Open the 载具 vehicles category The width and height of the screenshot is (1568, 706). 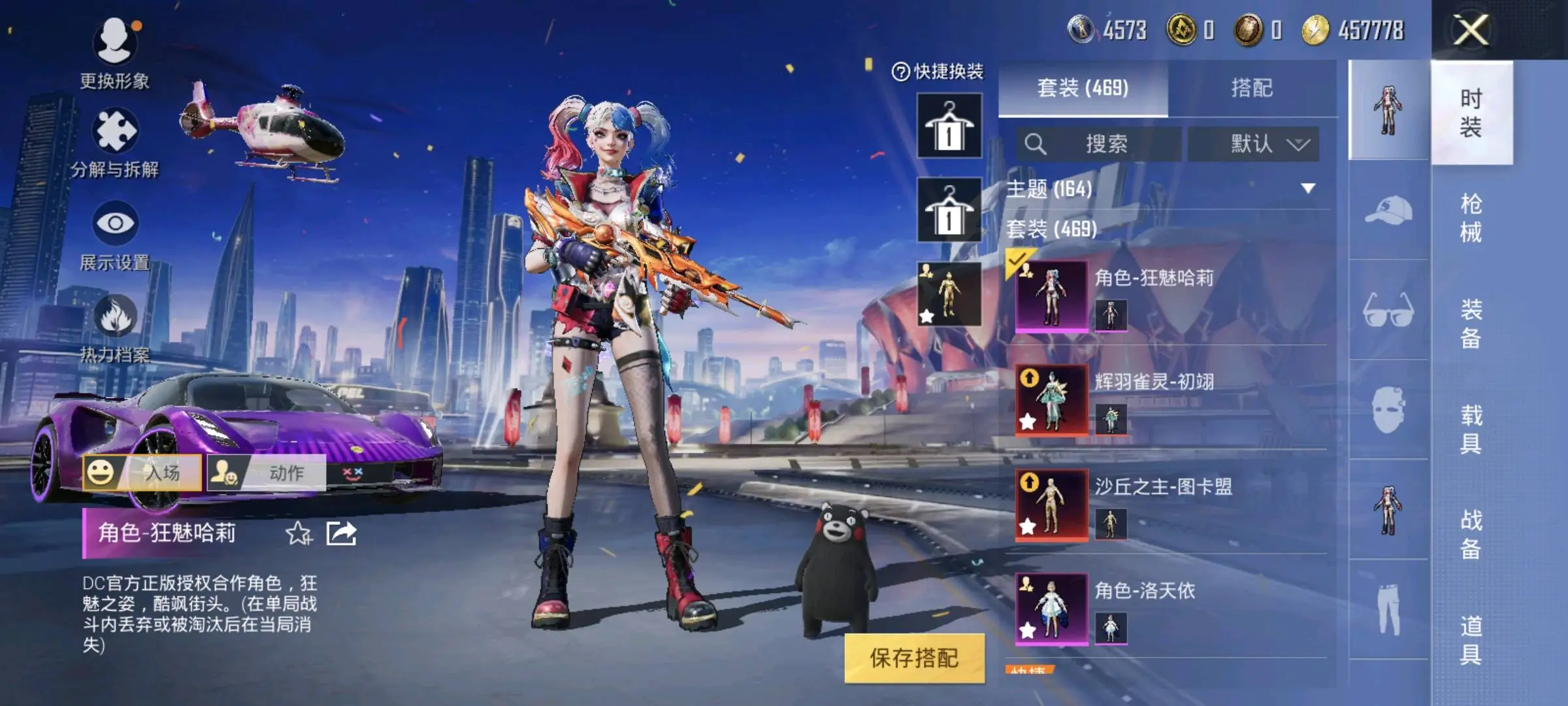(x=1471, y=429)
